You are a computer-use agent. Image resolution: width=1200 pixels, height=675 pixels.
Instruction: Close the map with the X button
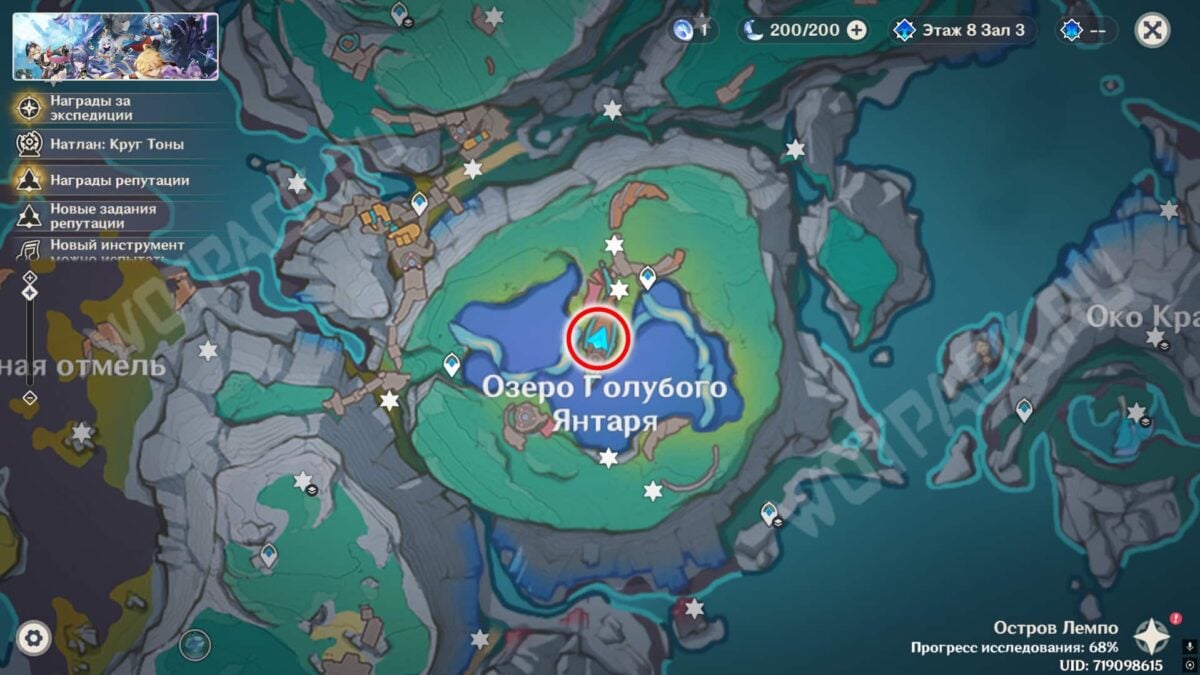(x=1152, y=30)
